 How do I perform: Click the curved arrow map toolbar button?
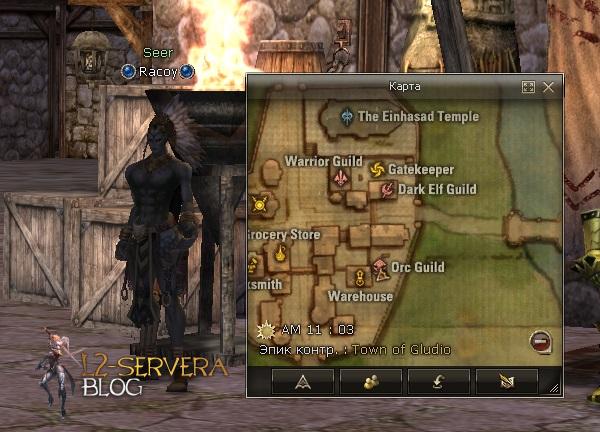pos(438,381)
